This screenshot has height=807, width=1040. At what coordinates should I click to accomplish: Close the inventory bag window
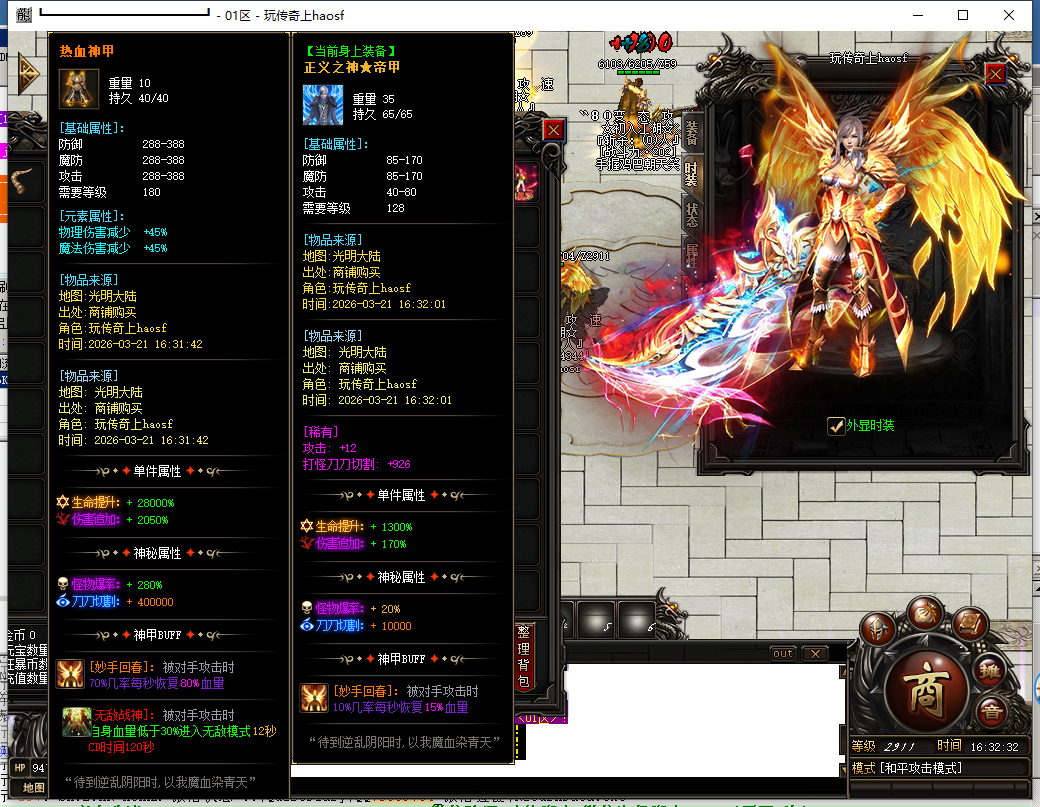(x=553, y=129)
